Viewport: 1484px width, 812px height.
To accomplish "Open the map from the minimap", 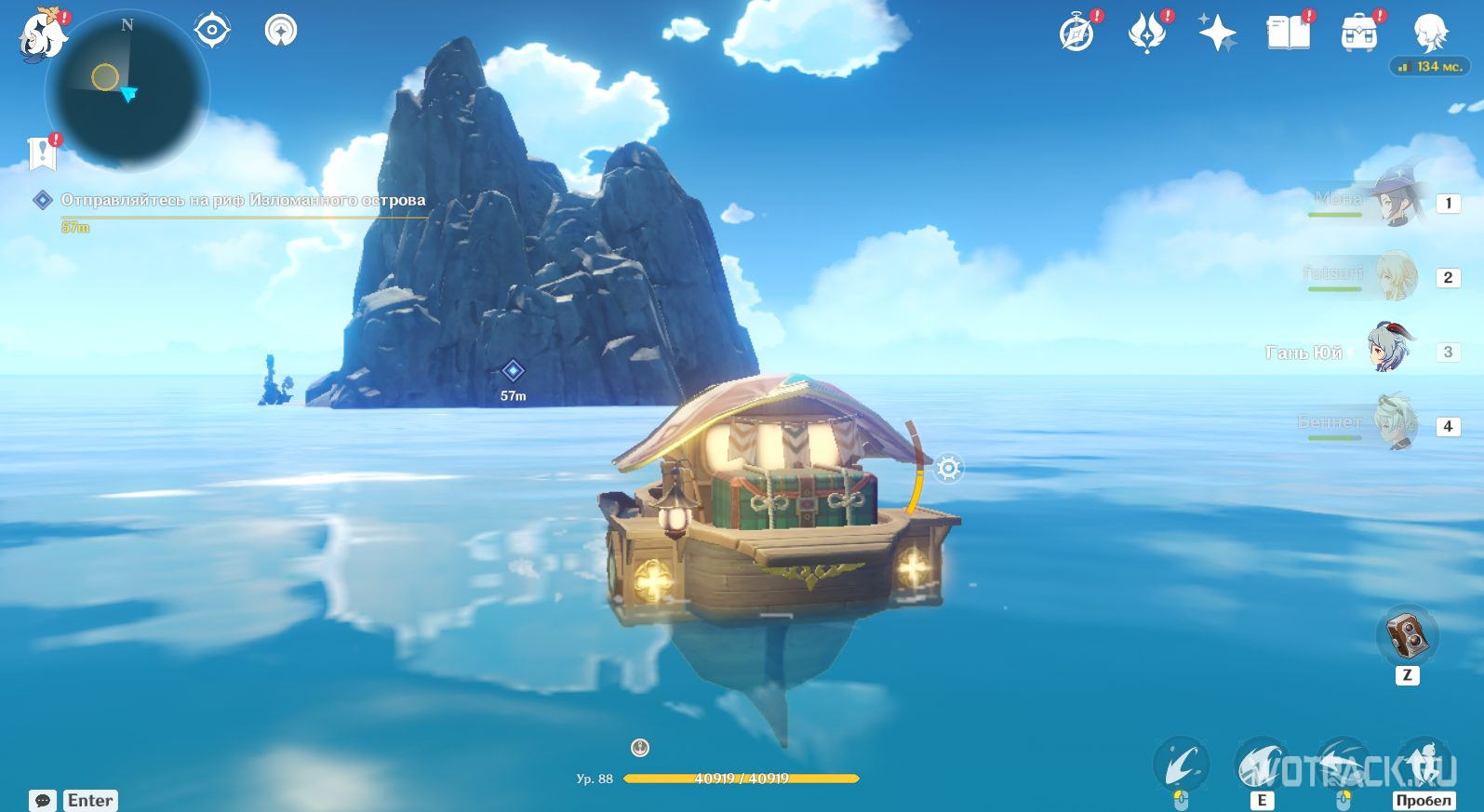I will pyautogui.click(x=127, y=90).
